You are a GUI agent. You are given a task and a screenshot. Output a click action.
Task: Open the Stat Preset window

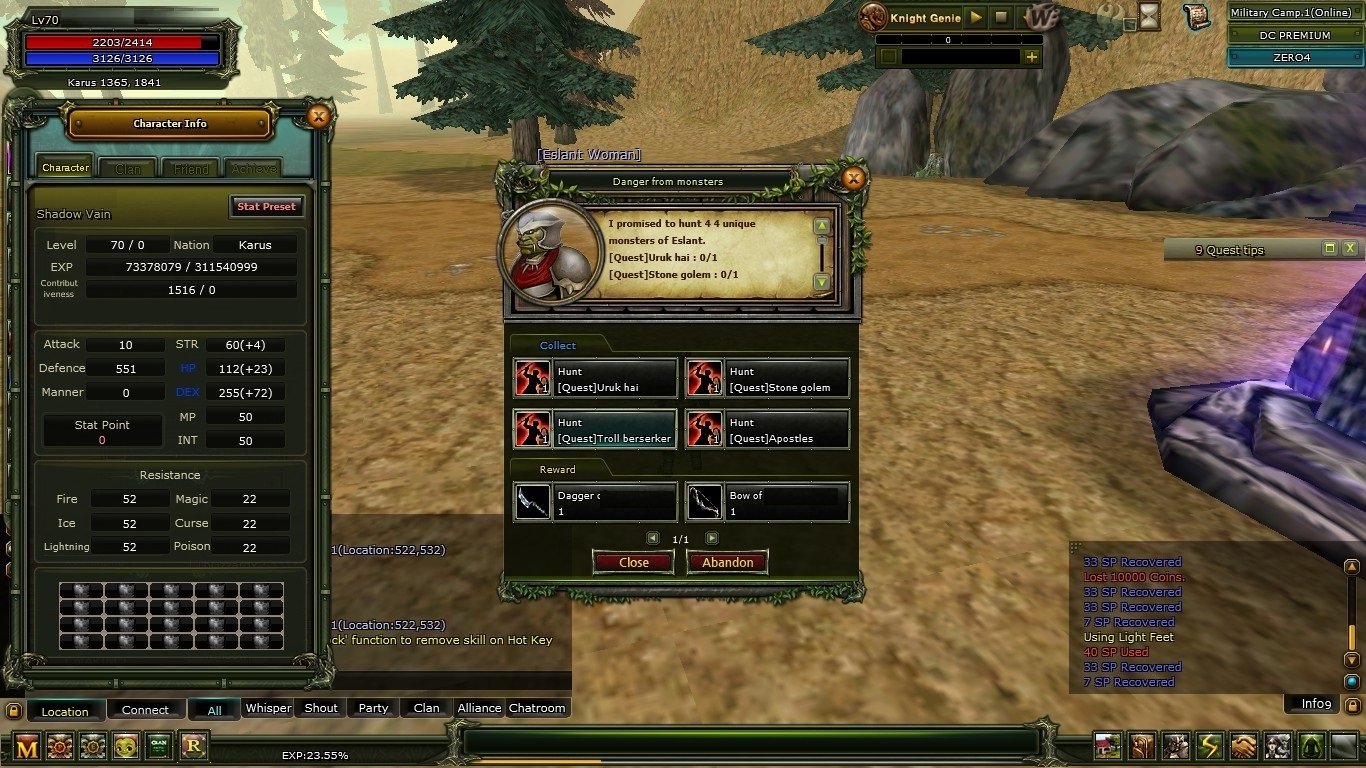(x=266, y=206)
